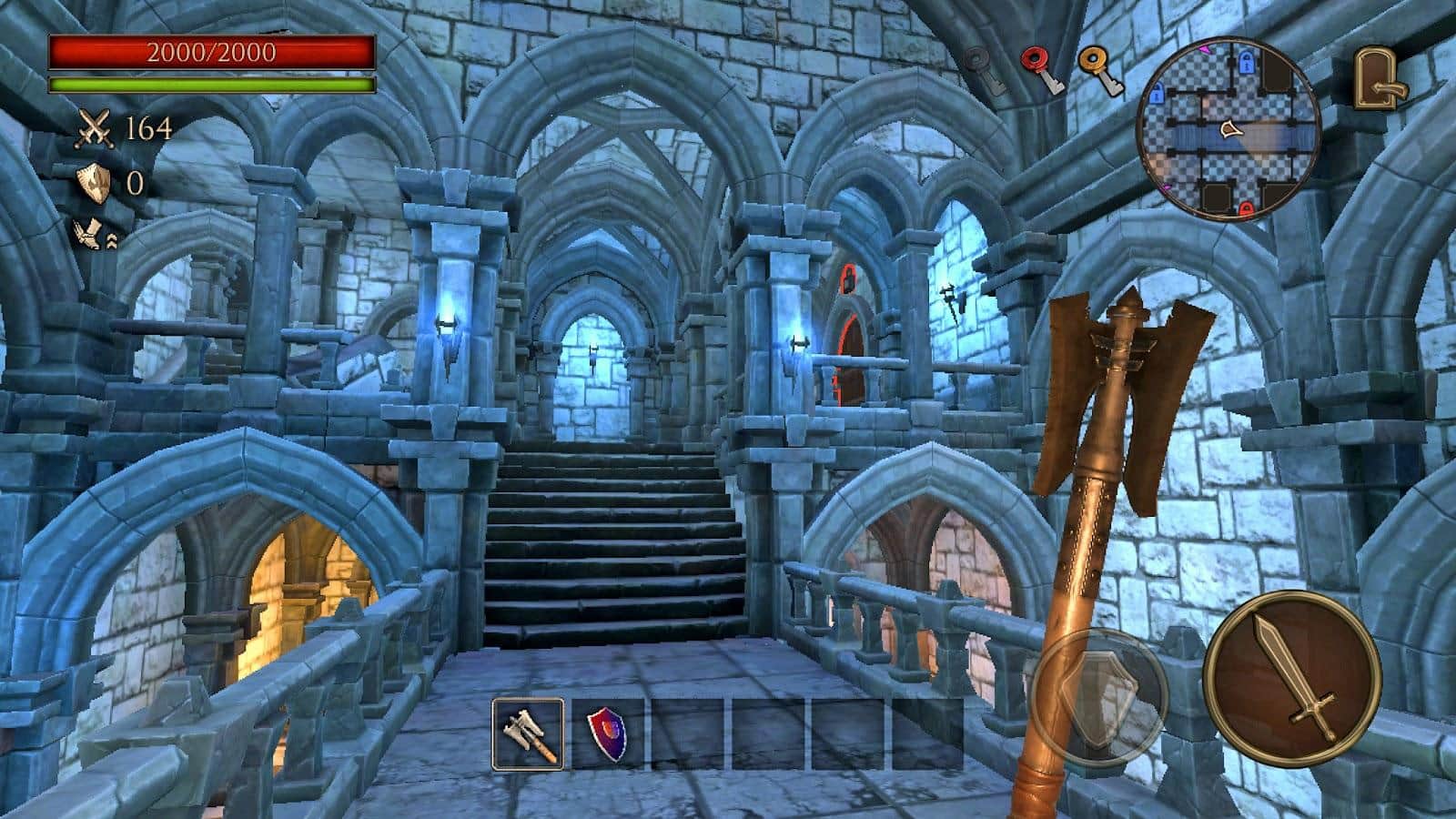
Task: Select the shield hotbar slot
Action: click(608, 733)
